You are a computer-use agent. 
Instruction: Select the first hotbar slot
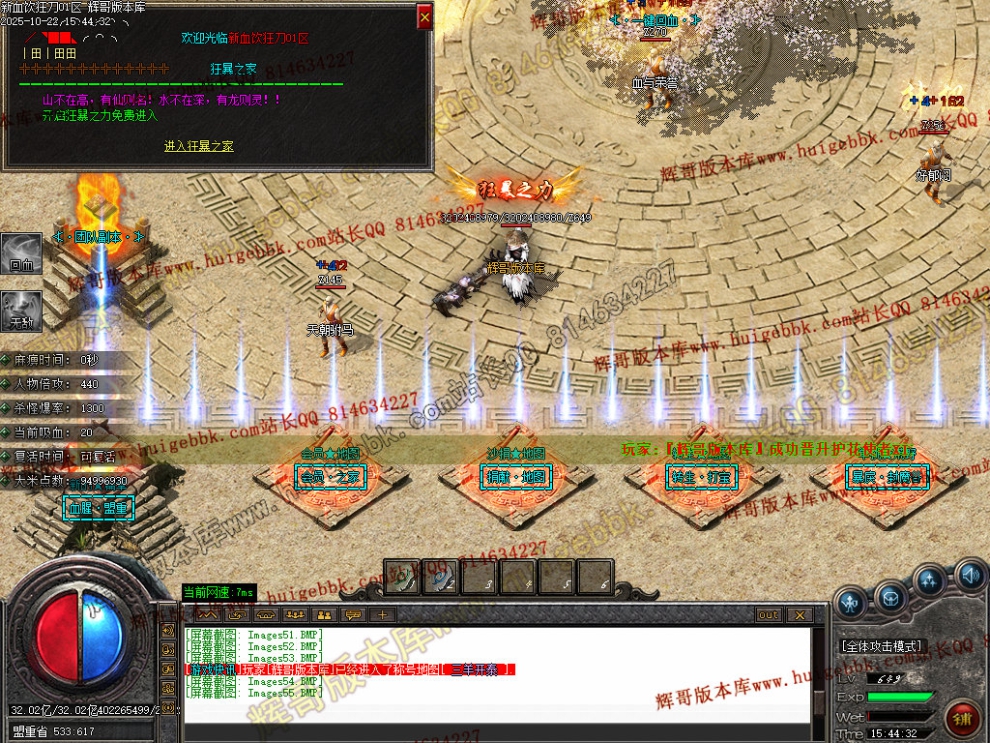[x=401, y=576]
